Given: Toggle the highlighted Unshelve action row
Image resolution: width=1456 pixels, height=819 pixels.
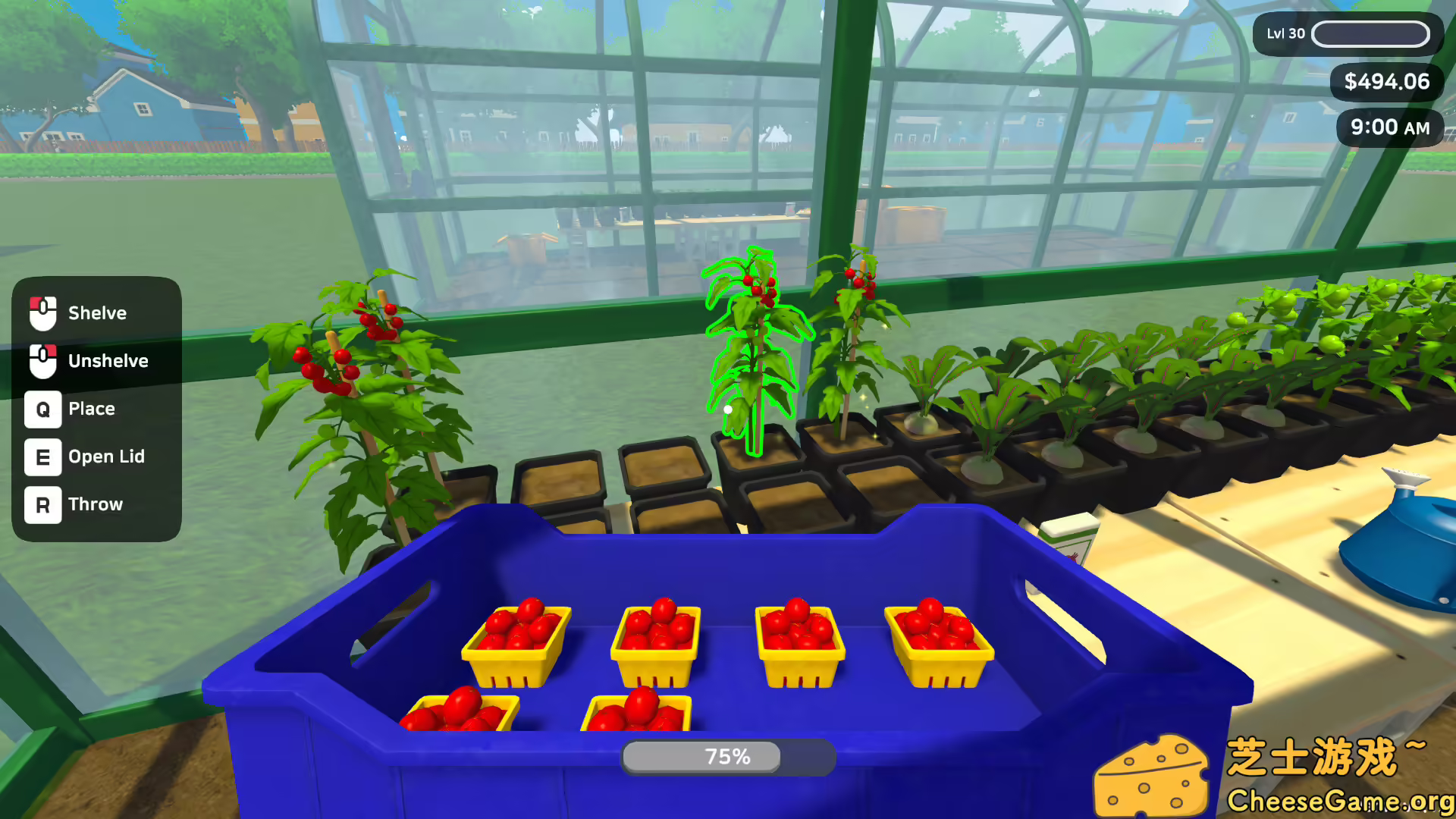Looking at the screenshot, I should pos(97,362).
